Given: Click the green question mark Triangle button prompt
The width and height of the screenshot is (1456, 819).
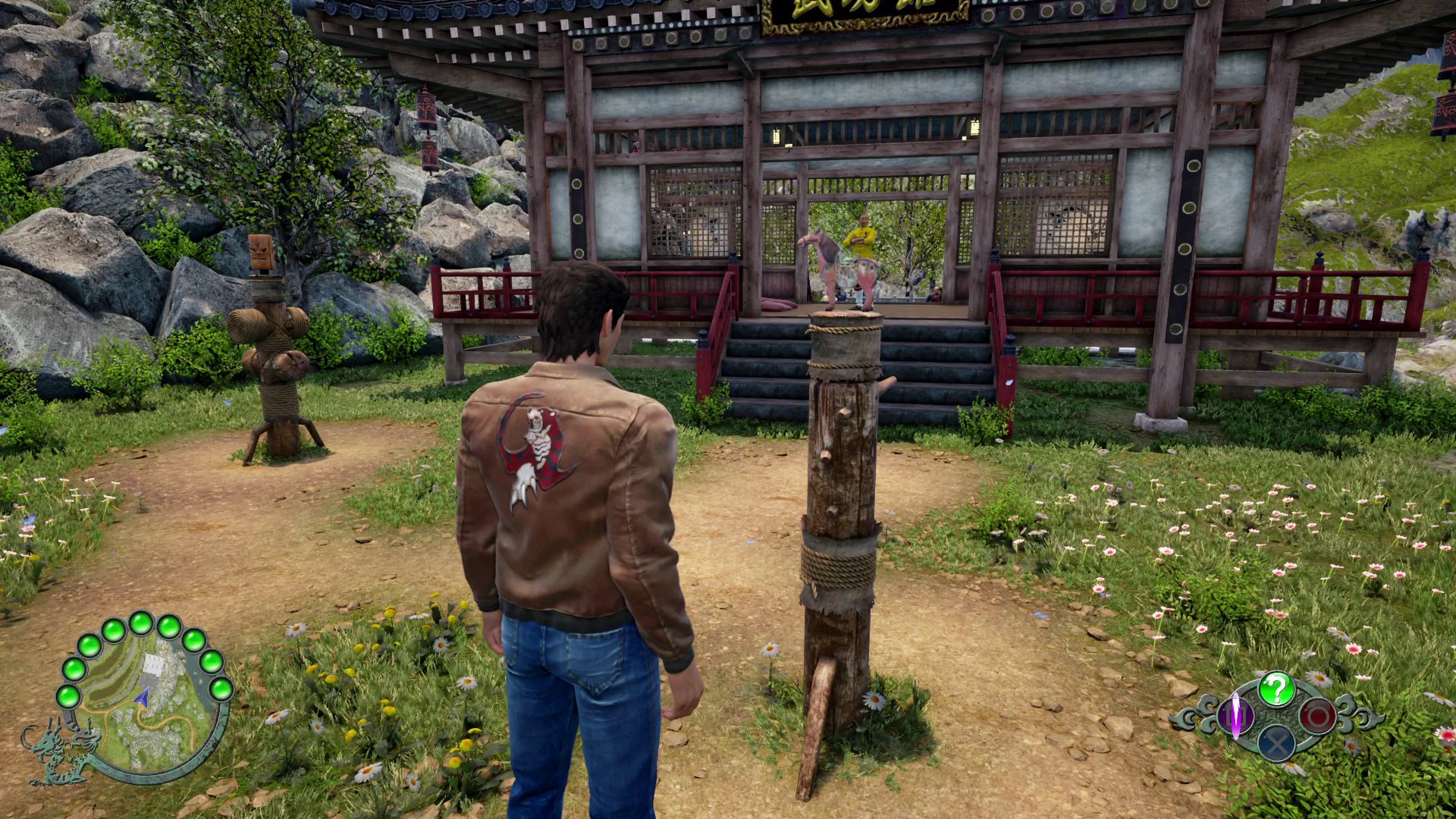Looking at the screenshot, I should tap(1277, 689).
